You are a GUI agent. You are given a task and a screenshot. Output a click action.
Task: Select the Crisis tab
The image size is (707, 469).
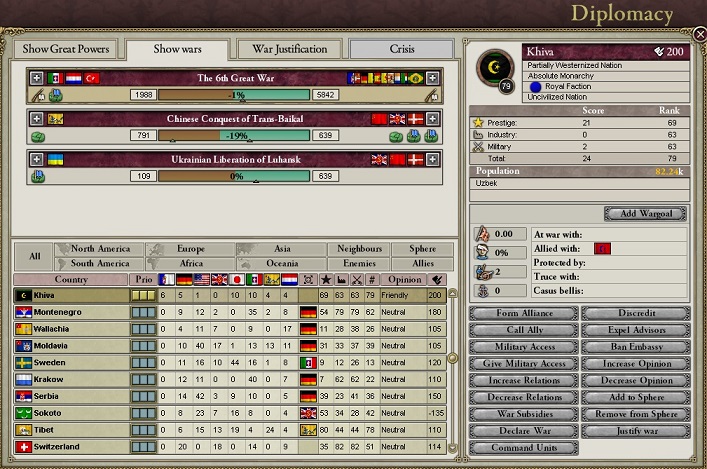400,49
